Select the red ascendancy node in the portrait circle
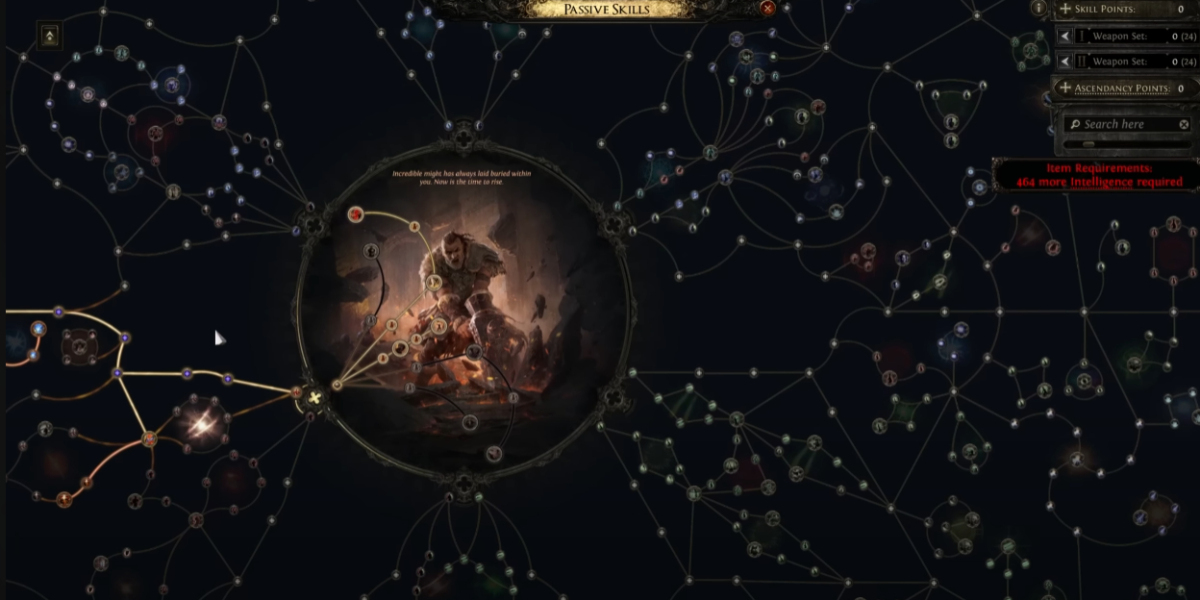Viewport: 1200px width, 600px height. (x=355, y=214)
